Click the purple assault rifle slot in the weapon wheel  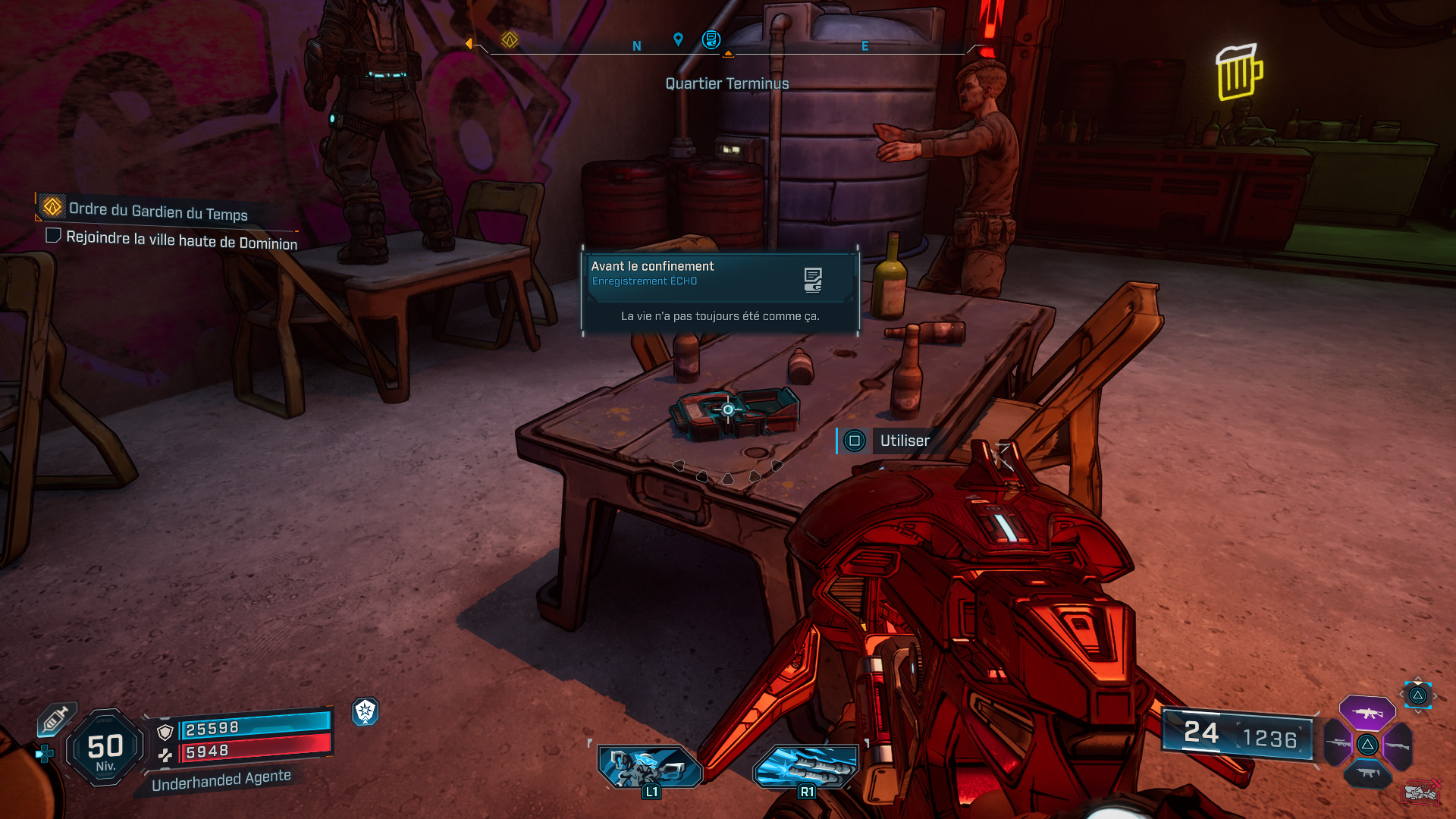[1369, 713]
